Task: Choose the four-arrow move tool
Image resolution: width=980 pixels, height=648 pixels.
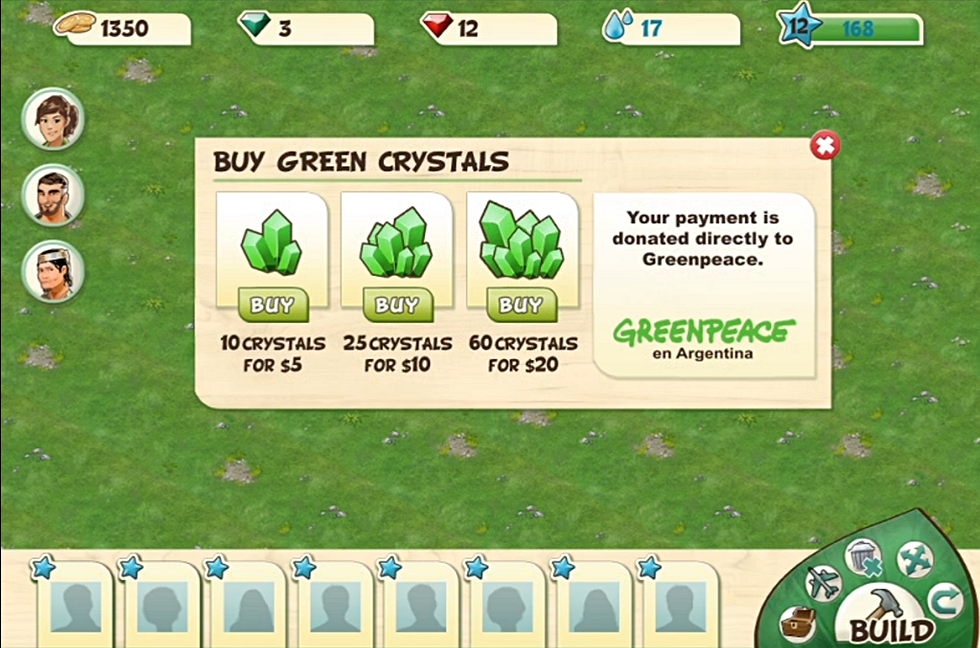Action: 913,558
